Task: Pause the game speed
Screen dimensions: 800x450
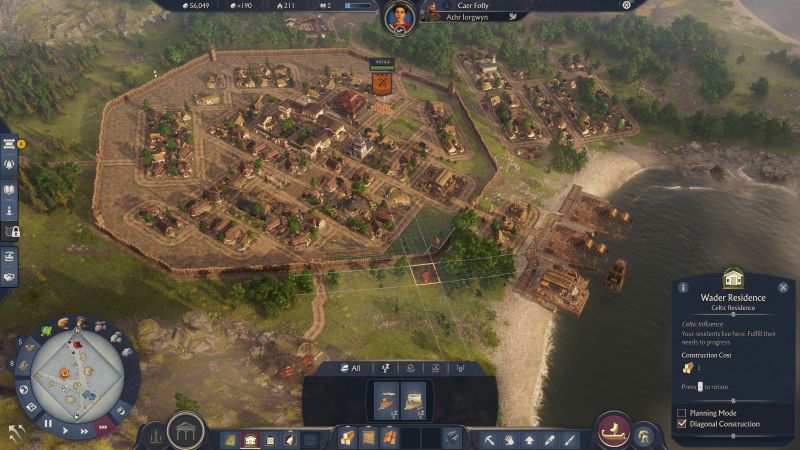Action: pos(47,423)
